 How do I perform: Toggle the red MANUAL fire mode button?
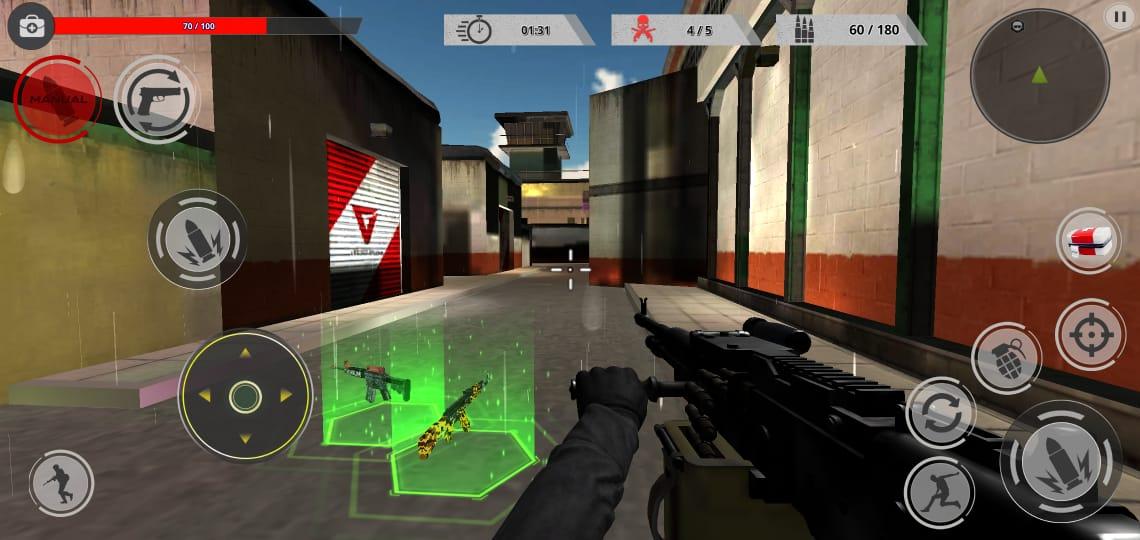coord(57,98)
